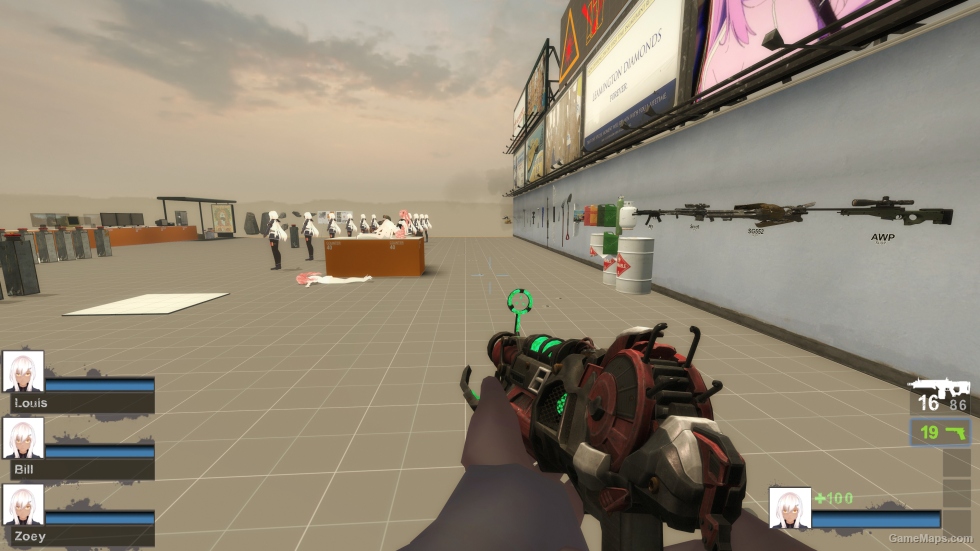
Task: Switch to the green pistol slot
Action: (x=940, y=432)
